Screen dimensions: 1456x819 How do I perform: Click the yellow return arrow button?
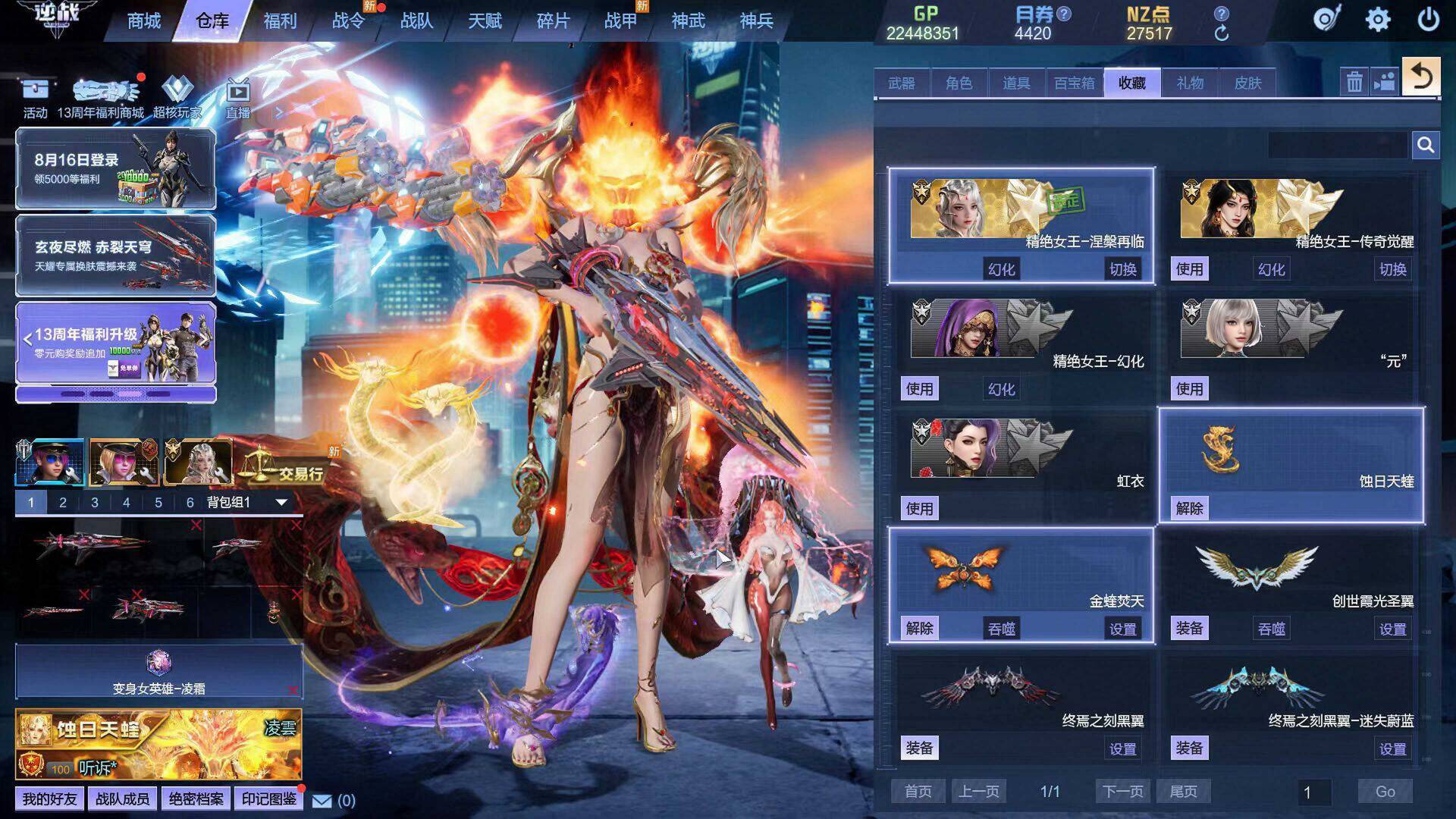tap(1420, 77)
